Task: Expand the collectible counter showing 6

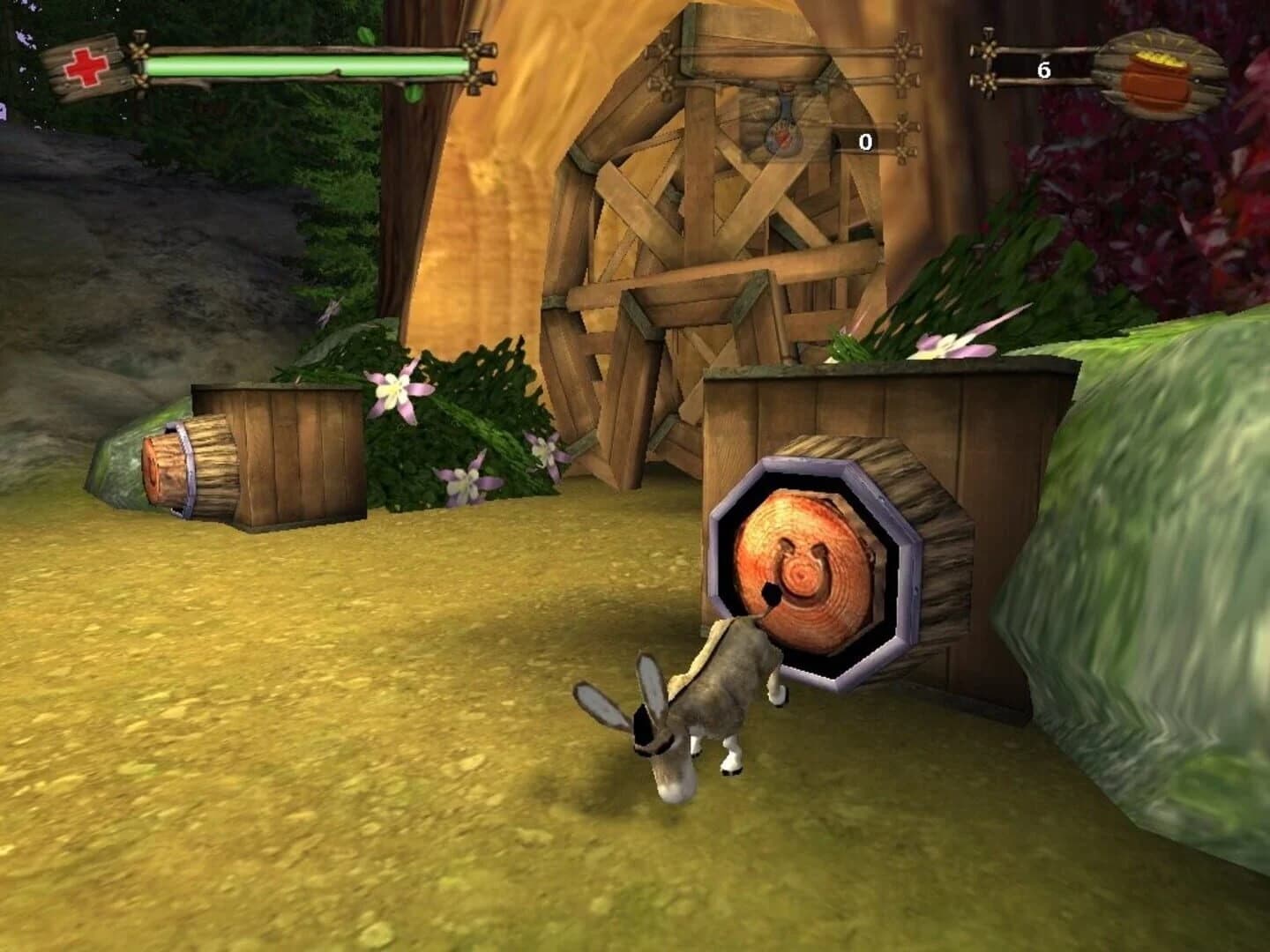Action: pyautogui.click(x=1045, y=67)
